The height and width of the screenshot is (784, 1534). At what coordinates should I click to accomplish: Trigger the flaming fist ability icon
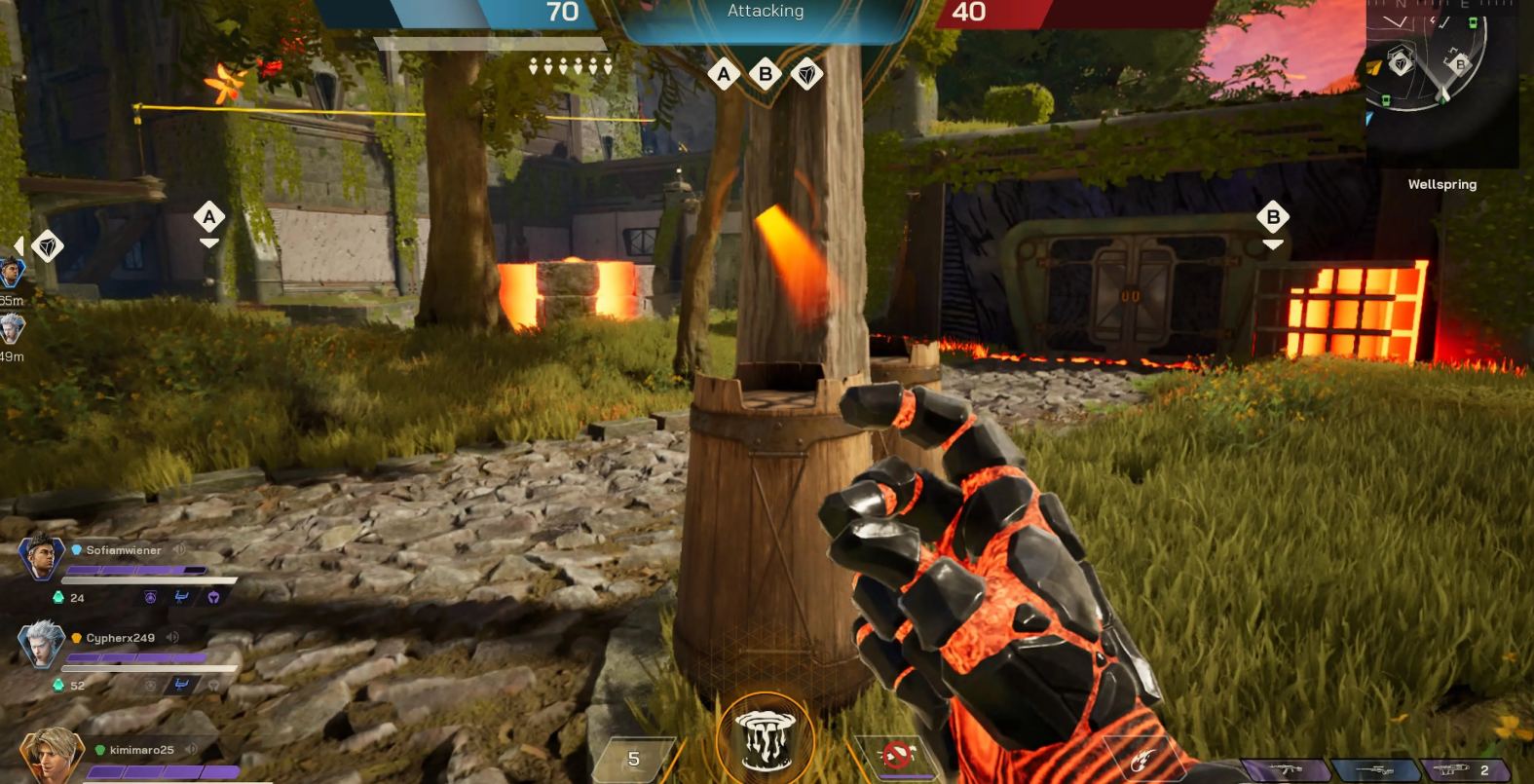click(1141, 761)
